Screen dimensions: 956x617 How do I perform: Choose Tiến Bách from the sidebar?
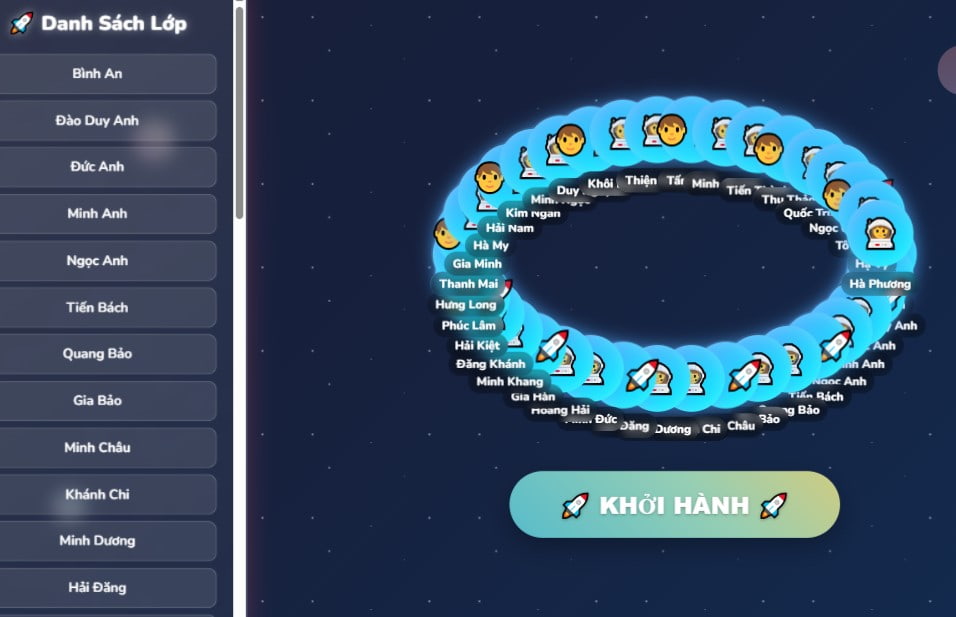tap(98, 308)
